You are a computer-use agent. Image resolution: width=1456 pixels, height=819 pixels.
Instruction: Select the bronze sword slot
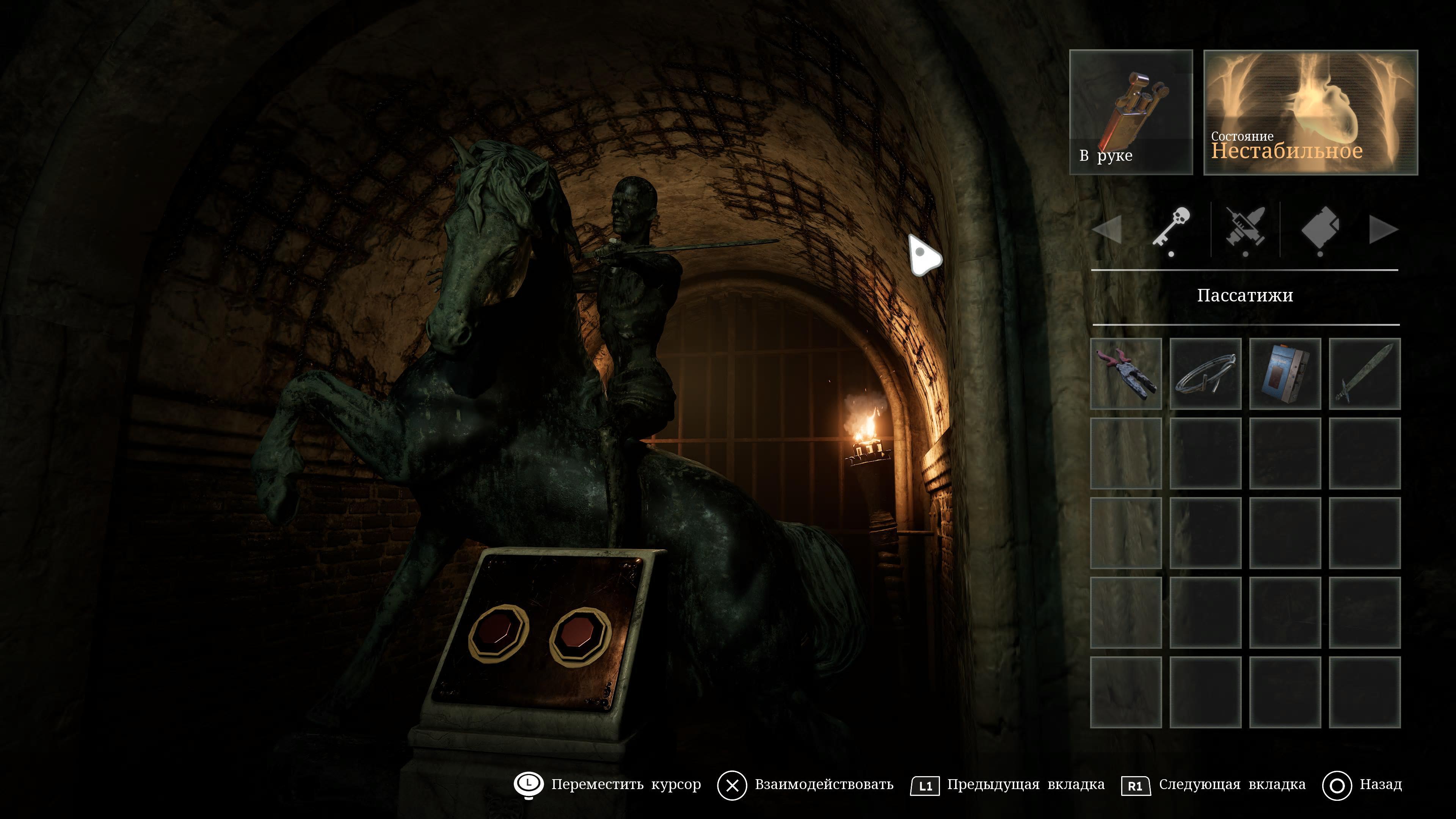[x=1365, y=373]
